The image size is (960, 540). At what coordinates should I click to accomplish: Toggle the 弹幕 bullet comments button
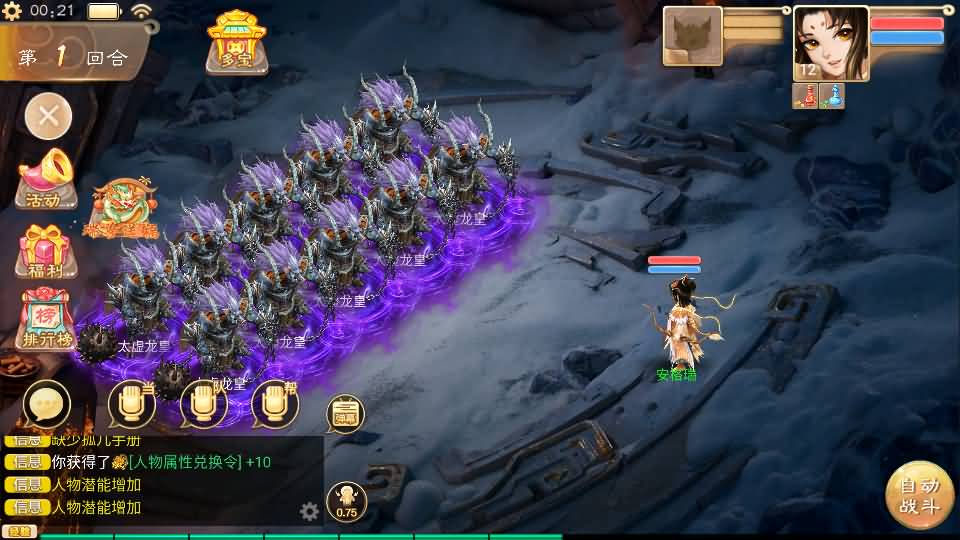(x=345, y=414)
